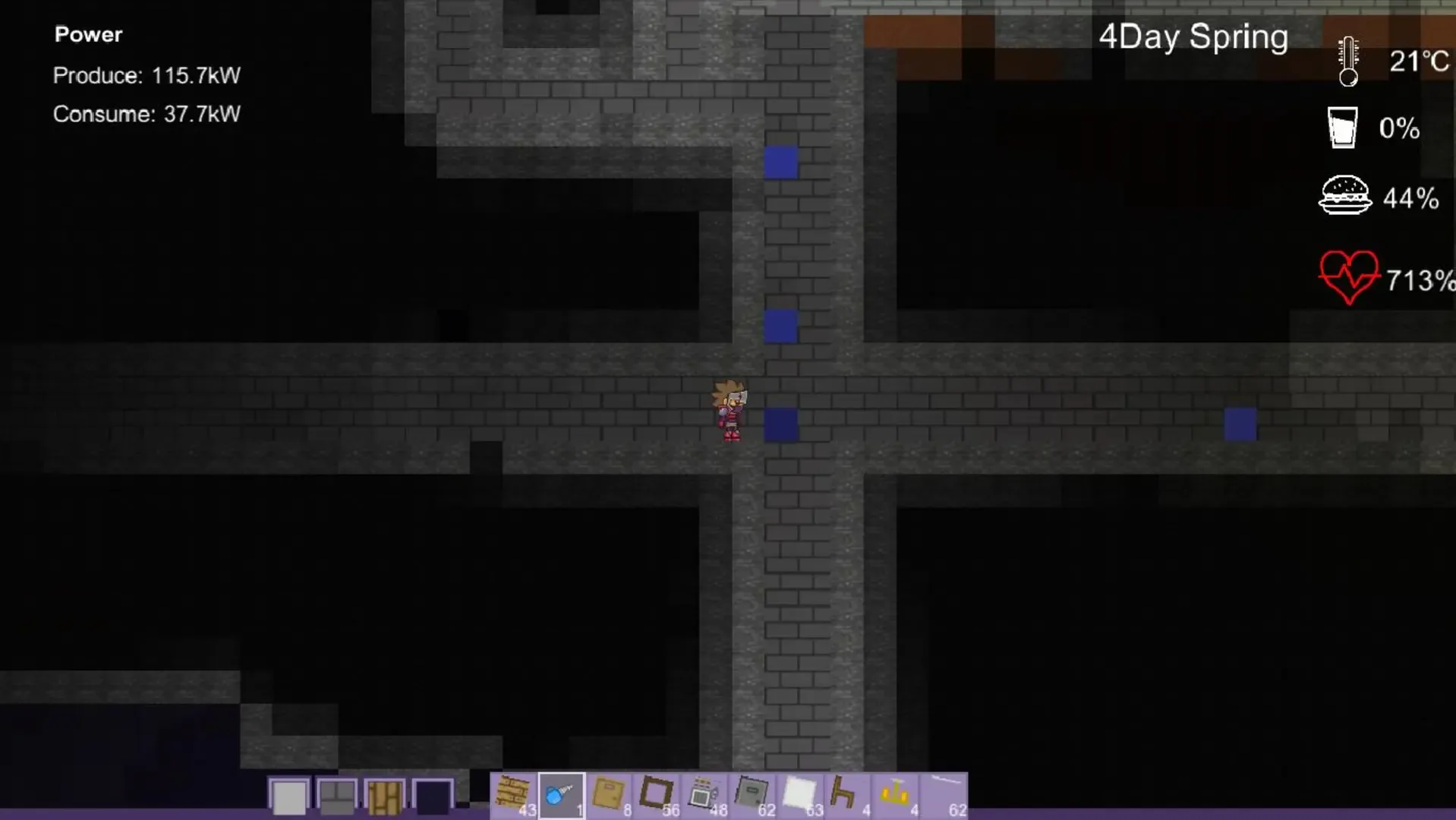1456x820 pixels.
Task: Select the wooden frame hotbar slot
Action: [x=656, y=793]
